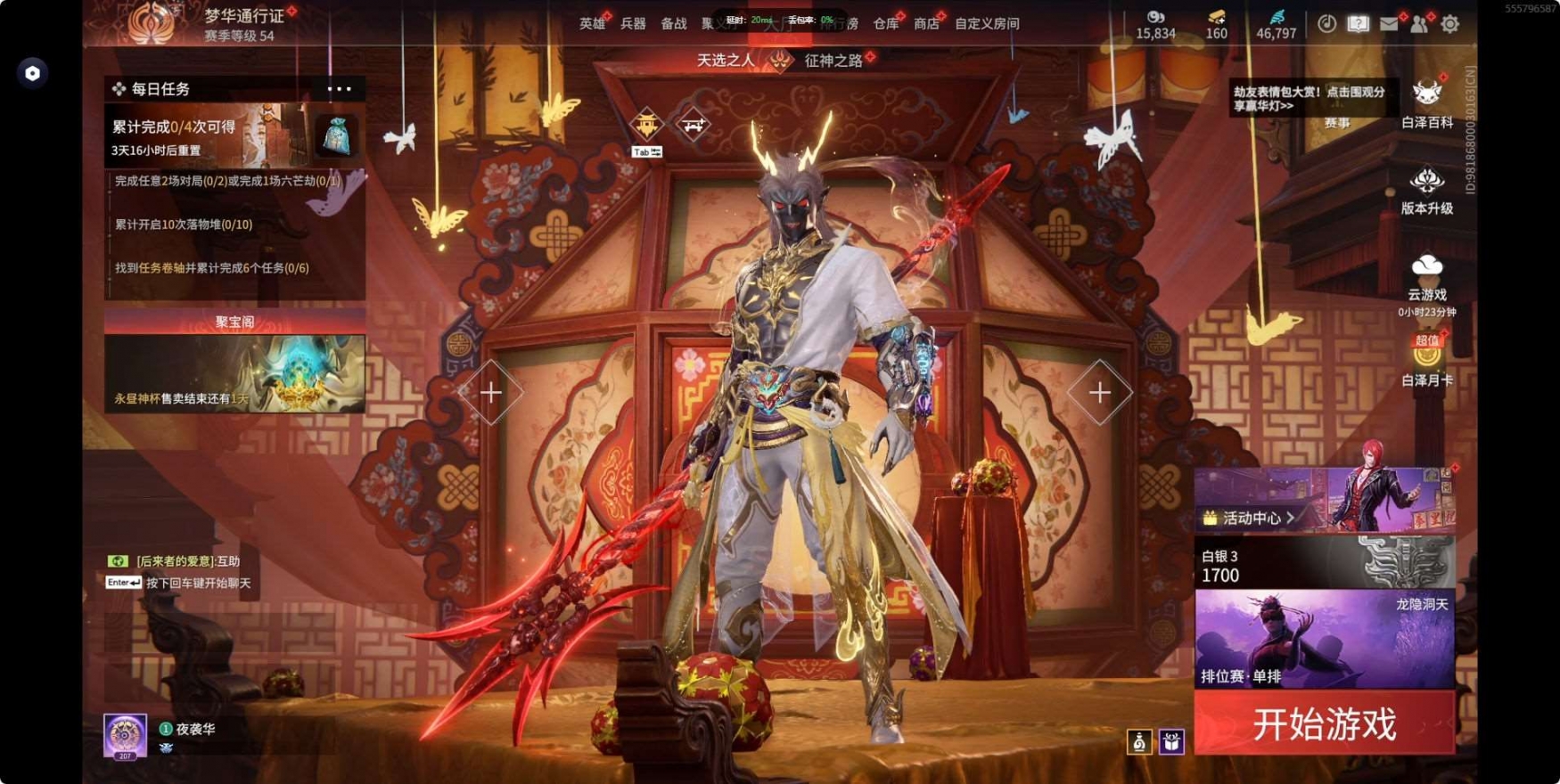Open the 英雄 heroes menu
The height and width of the screenshot is (784, 1560).
591,24
